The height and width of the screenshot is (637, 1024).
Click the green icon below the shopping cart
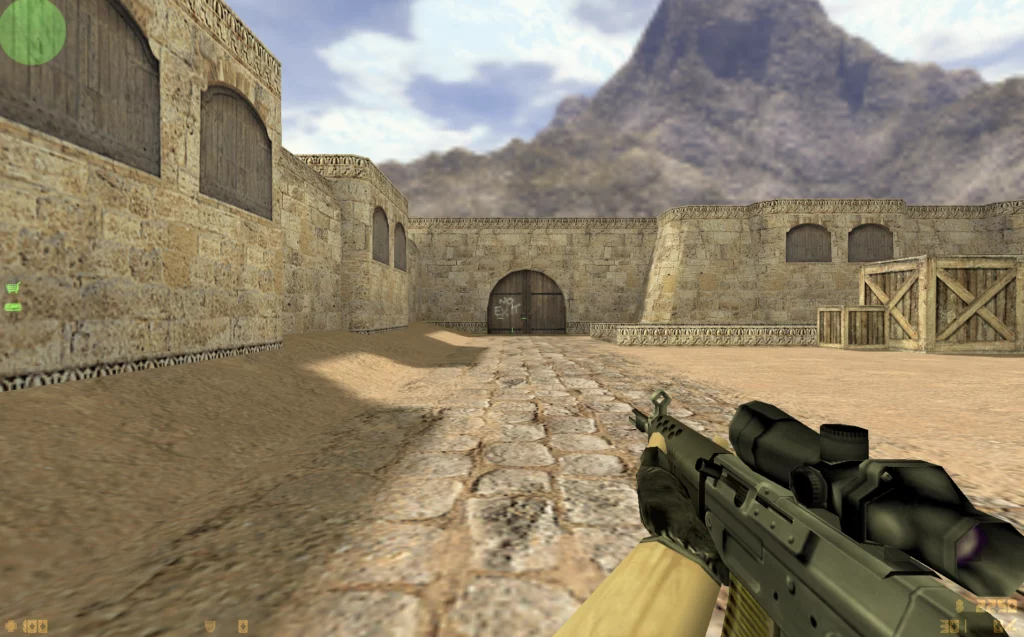coord(12,306)
